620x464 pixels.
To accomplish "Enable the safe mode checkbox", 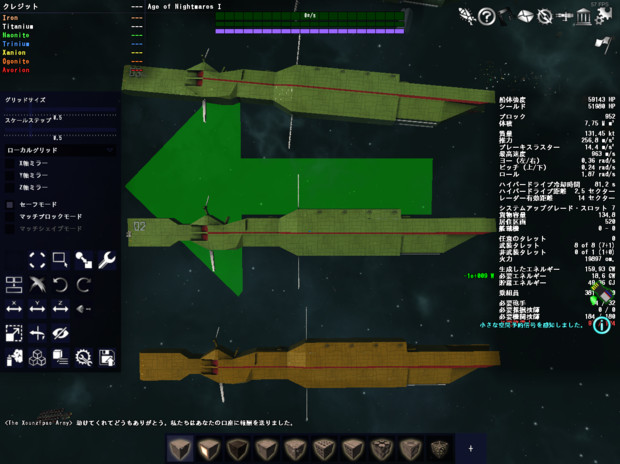I will pos(11,204).
